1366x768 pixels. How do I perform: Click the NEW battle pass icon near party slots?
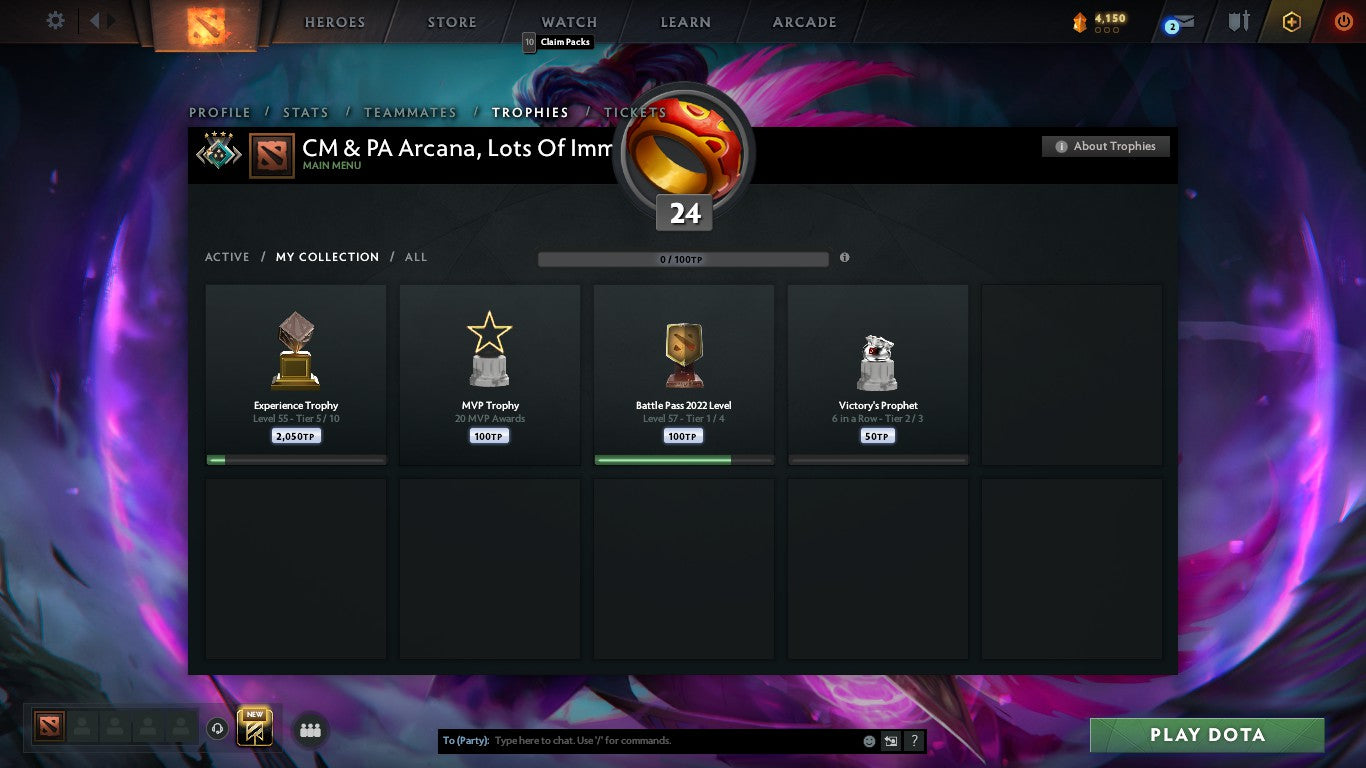(252, 730)
